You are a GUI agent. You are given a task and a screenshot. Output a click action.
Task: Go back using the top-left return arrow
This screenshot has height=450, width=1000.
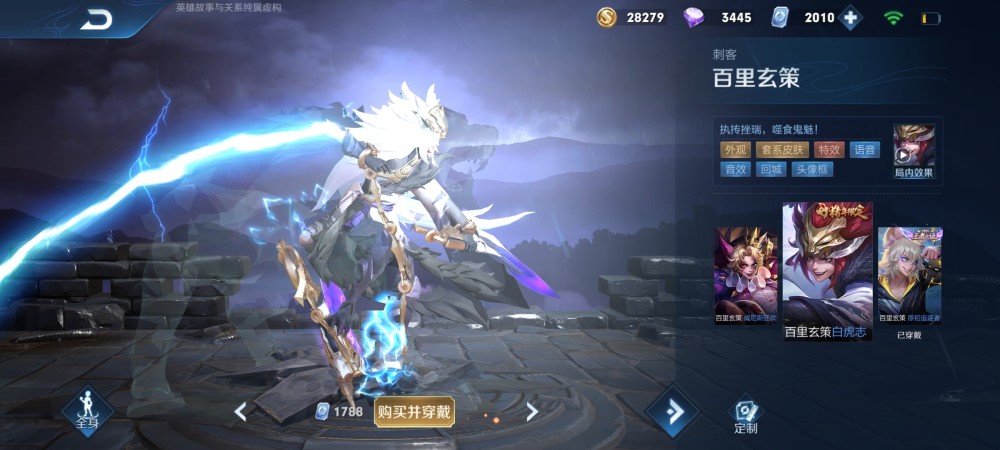(97, 18)
